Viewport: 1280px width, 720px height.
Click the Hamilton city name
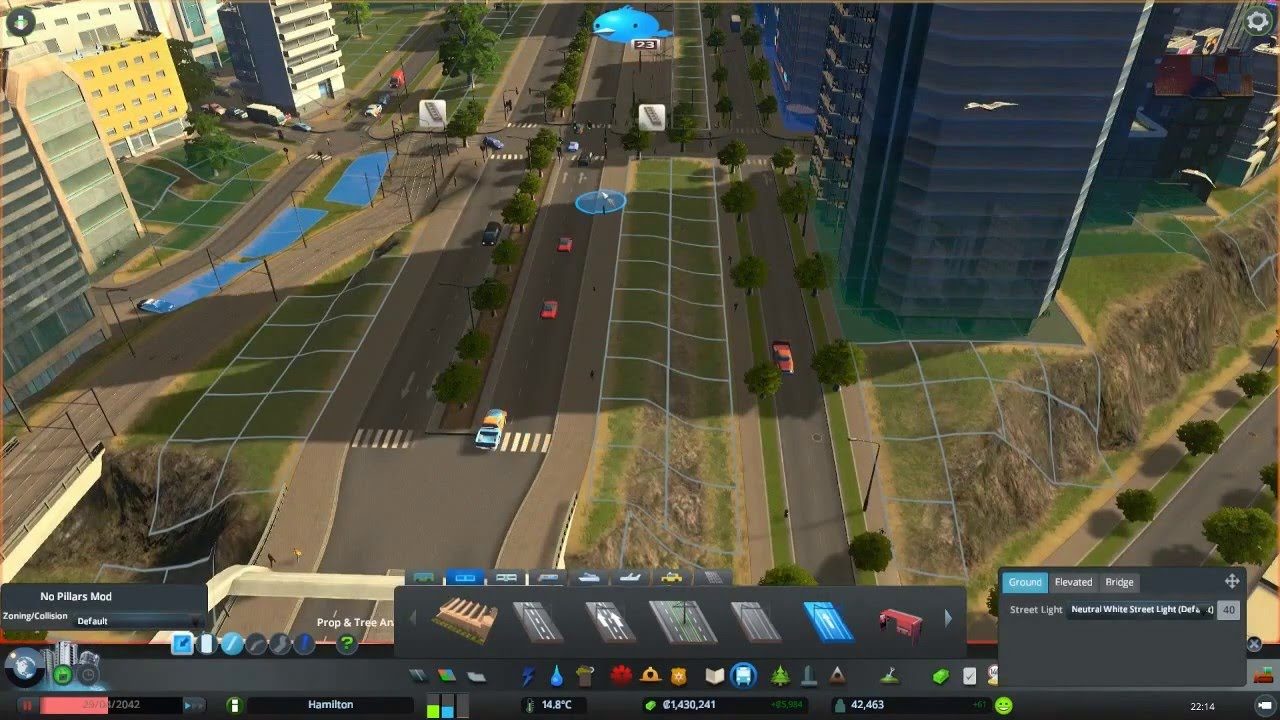pos(330,704)
